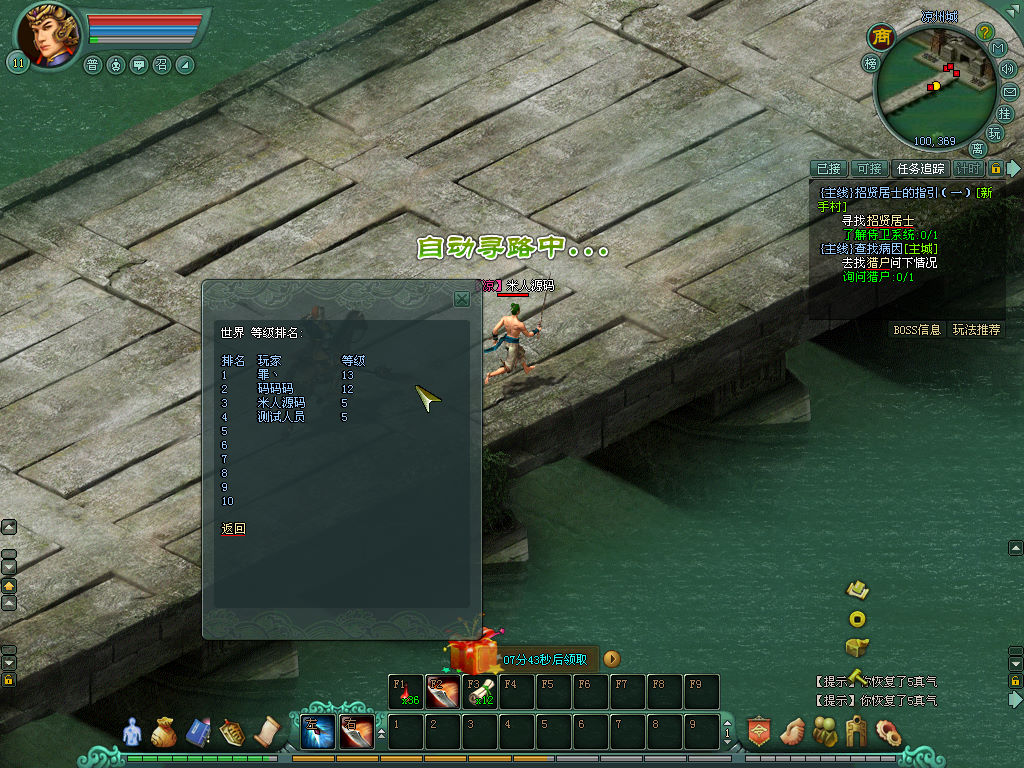The width and height of the screenshot is (1024, 768).
Task: Click the 召 summon button
Action: 162,65
